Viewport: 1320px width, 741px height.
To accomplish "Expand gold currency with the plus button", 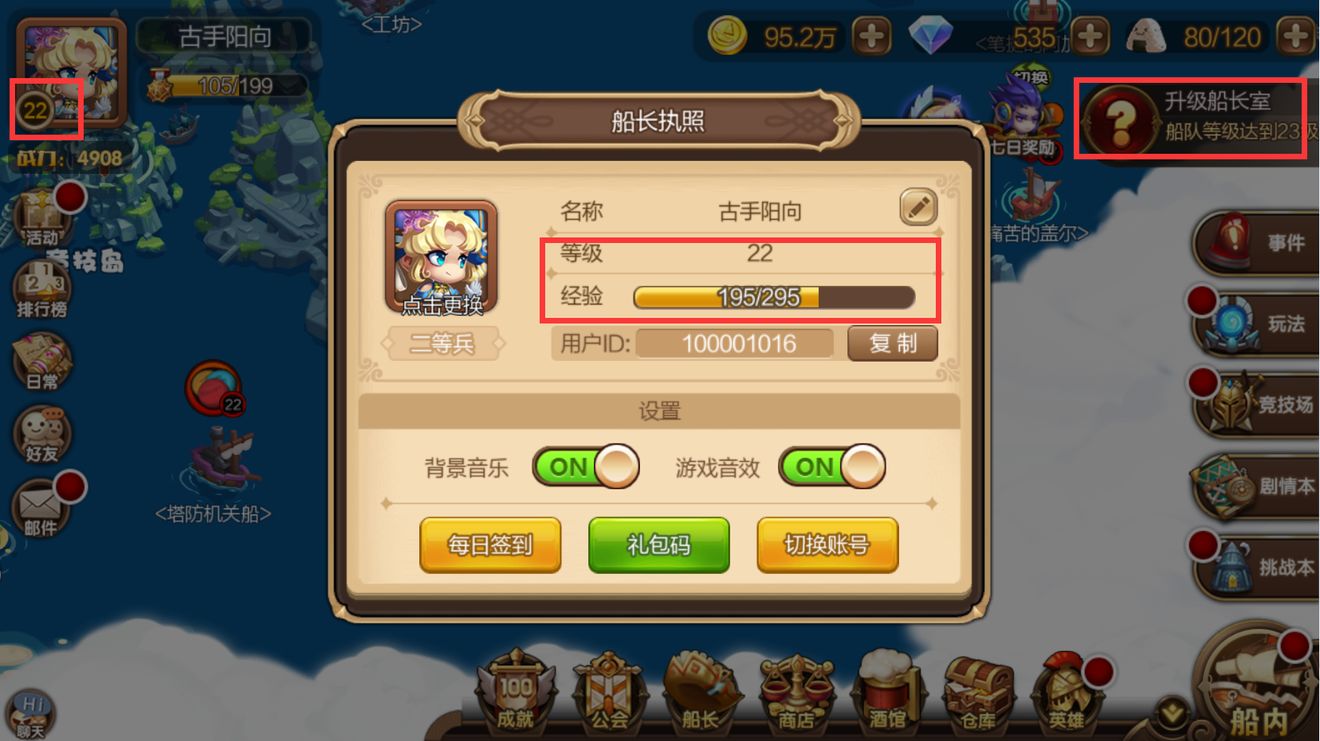I will (871, 33).
